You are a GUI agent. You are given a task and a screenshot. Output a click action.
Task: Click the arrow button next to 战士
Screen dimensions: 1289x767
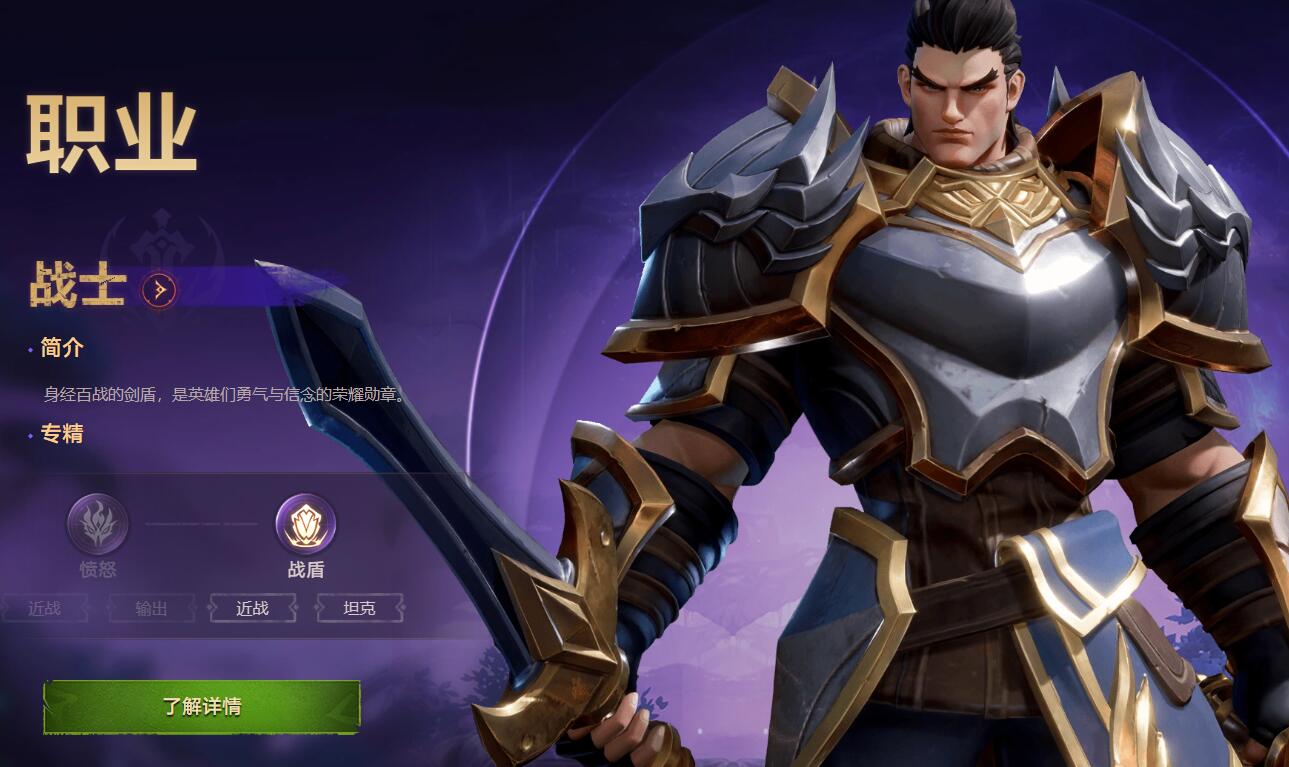[x=159, y=290]
